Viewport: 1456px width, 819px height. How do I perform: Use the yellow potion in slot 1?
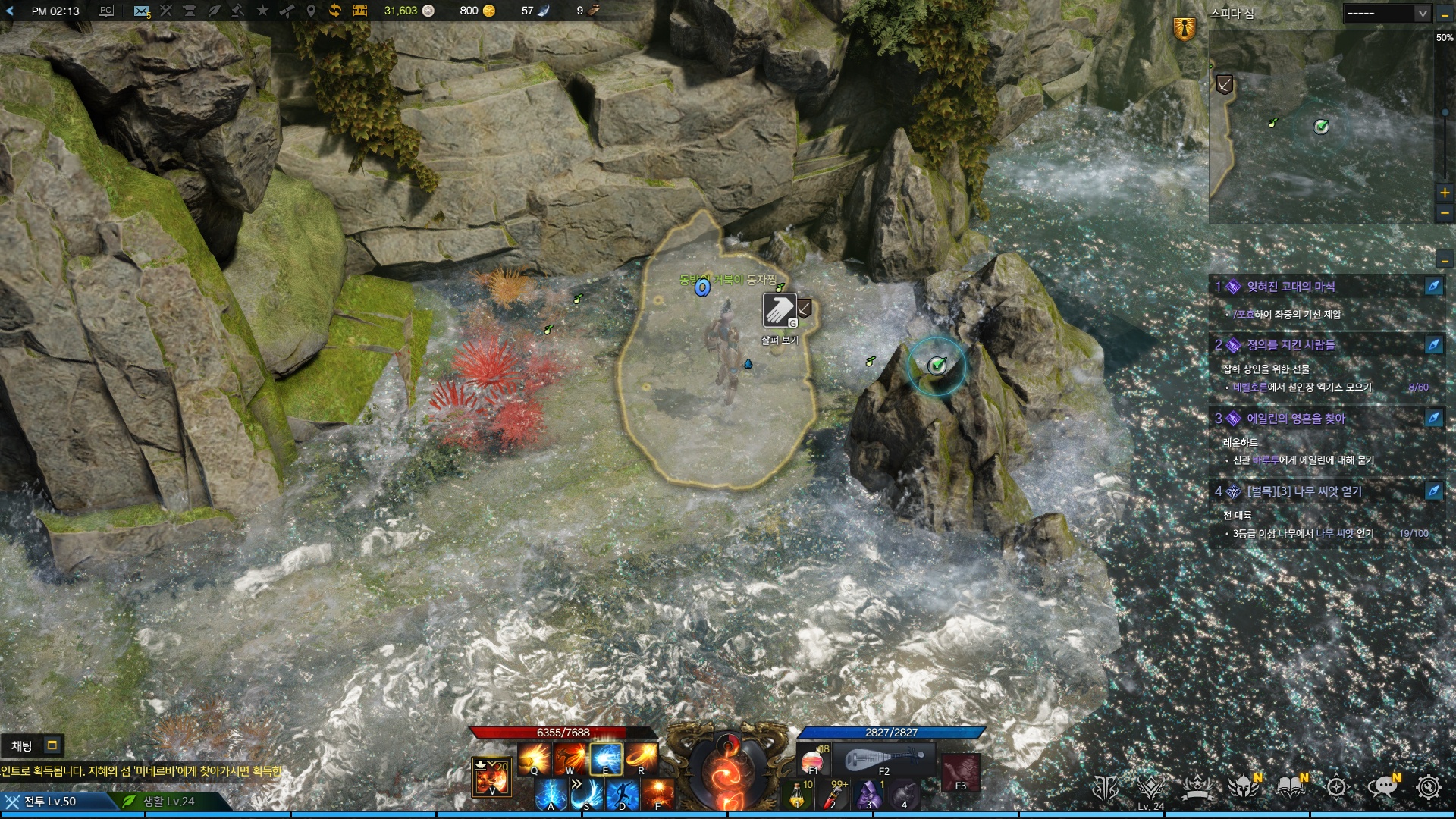tap(798, 795)
